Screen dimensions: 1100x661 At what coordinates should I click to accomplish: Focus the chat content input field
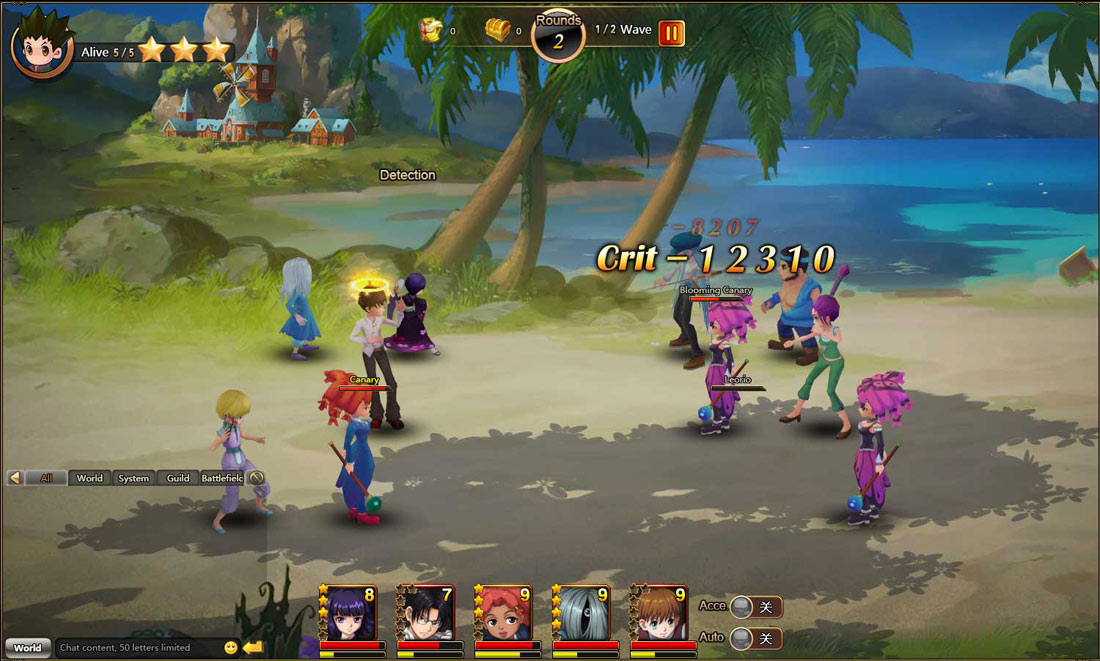tap(138, 647)
